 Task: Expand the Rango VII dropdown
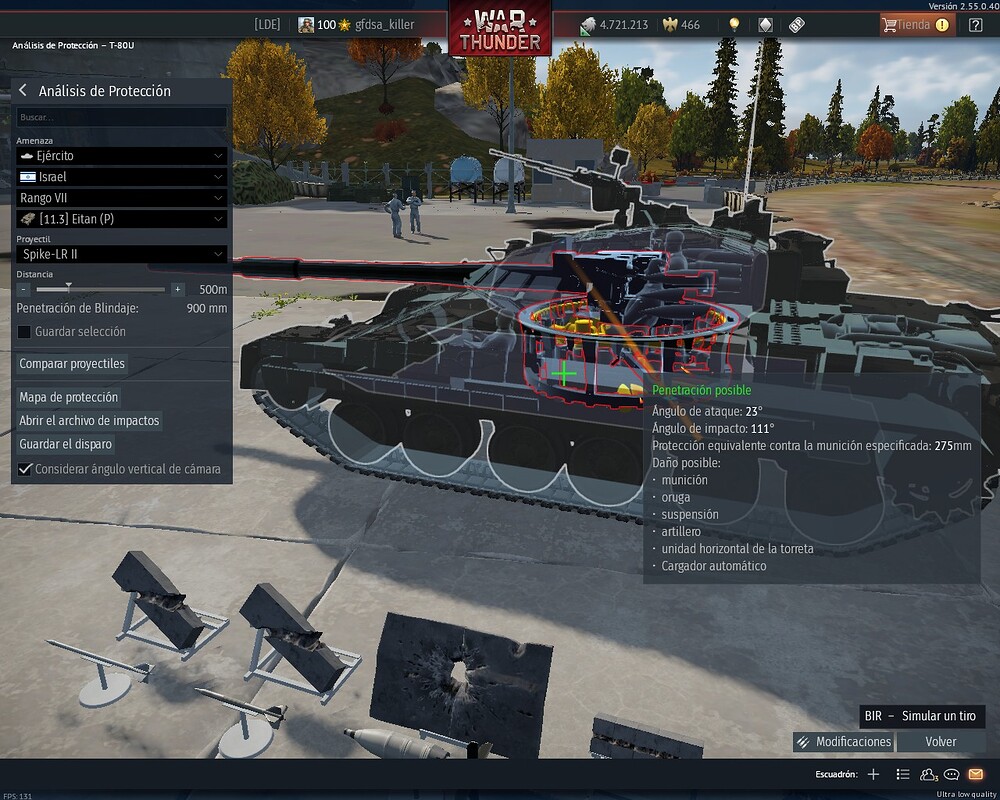click(x=121, y=198)
